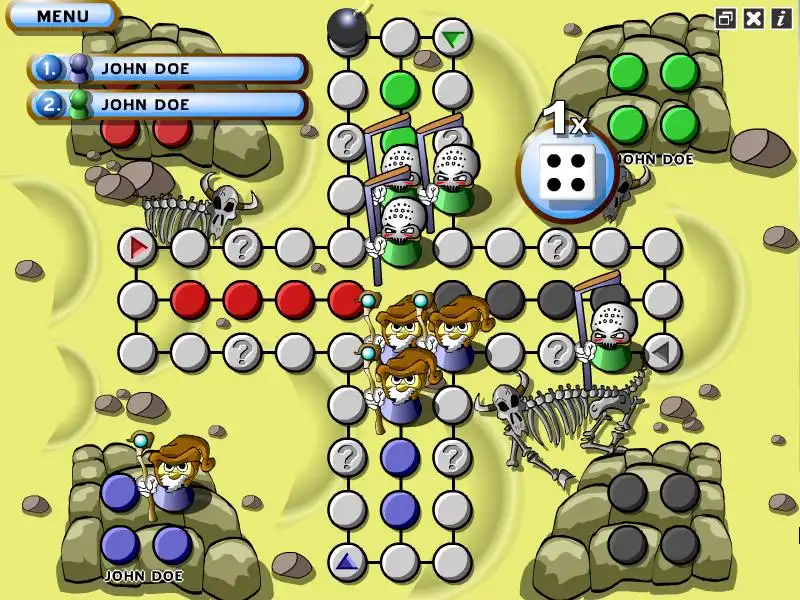Viewport: 800px width, 600px height.
Task: Select the blue up-arrow start tile
Action: point(346,563)
